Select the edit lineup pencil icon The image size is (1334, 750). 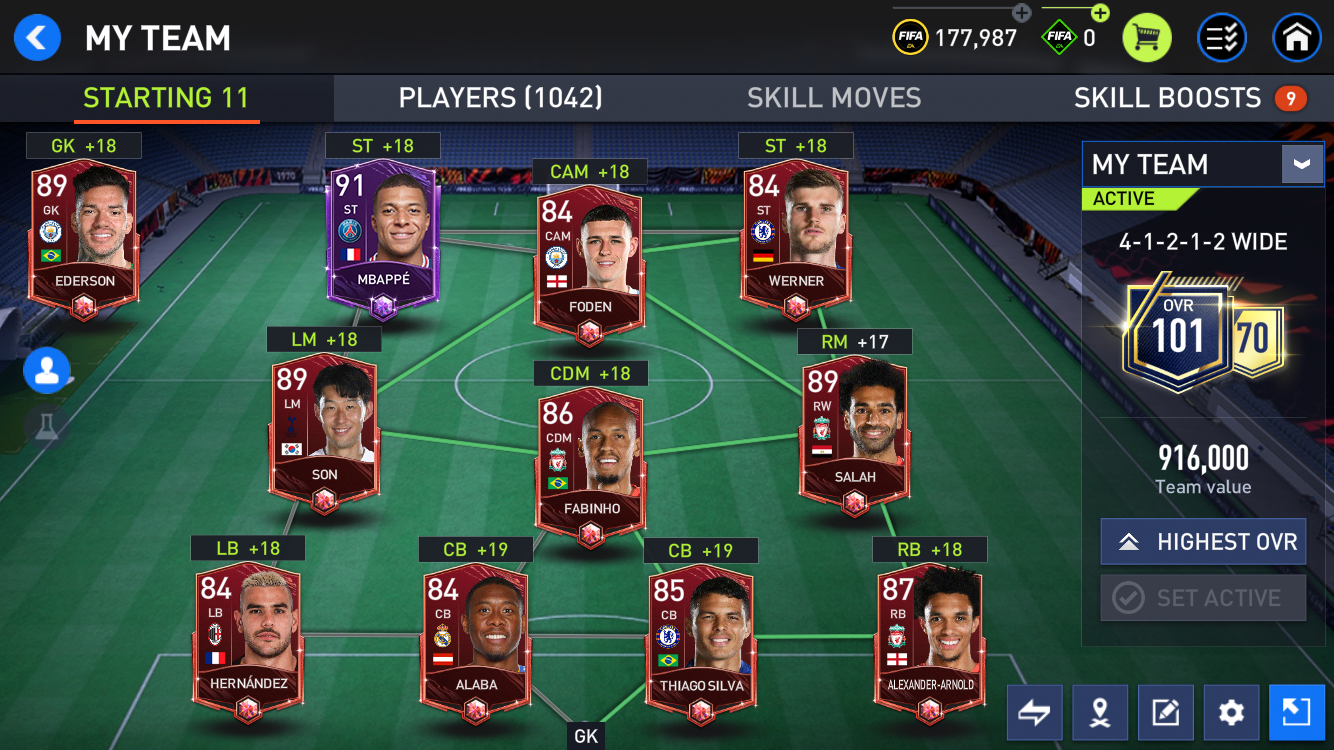point(1165,713)
